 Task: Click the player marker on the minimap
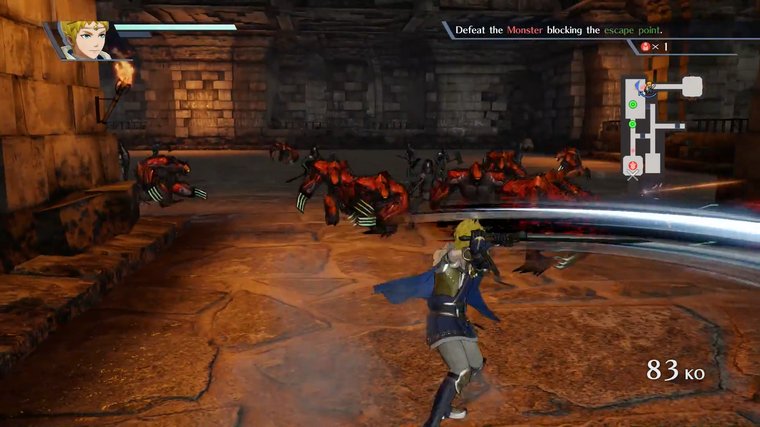648,88
